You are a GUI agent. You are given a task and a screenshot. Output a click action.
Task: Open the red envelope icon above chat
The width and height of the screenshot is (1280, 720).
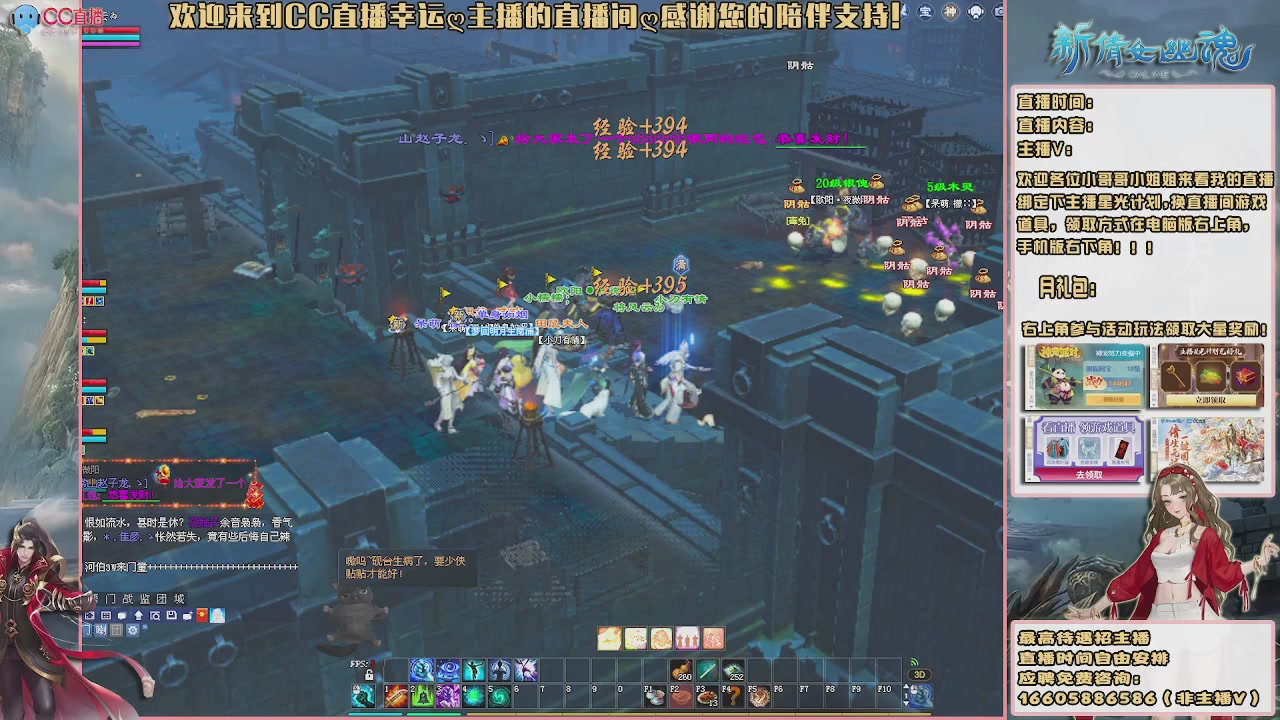202,615
